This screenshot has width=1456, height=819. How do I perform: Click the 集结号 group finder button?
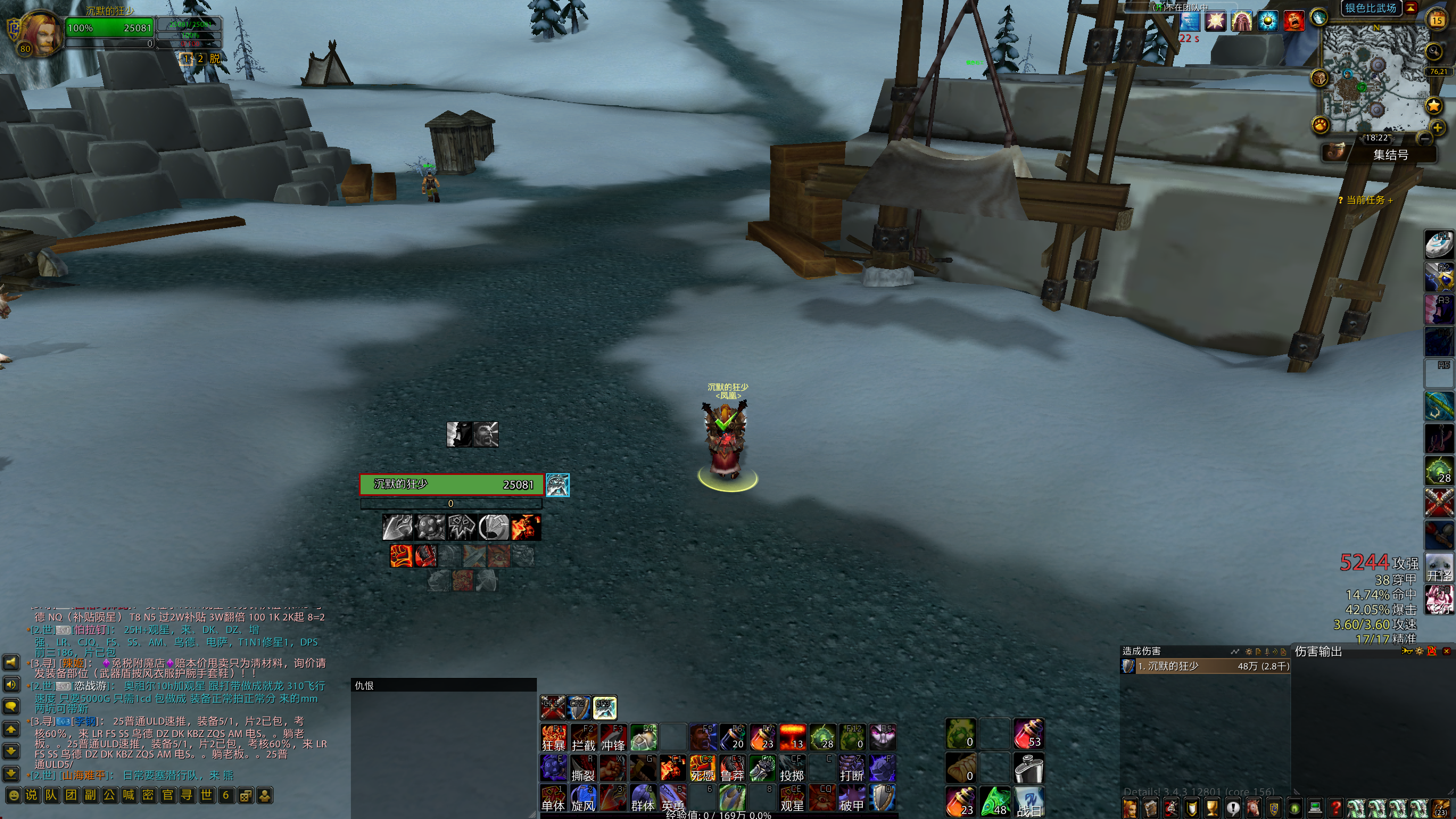click(x=1390, y=155)
